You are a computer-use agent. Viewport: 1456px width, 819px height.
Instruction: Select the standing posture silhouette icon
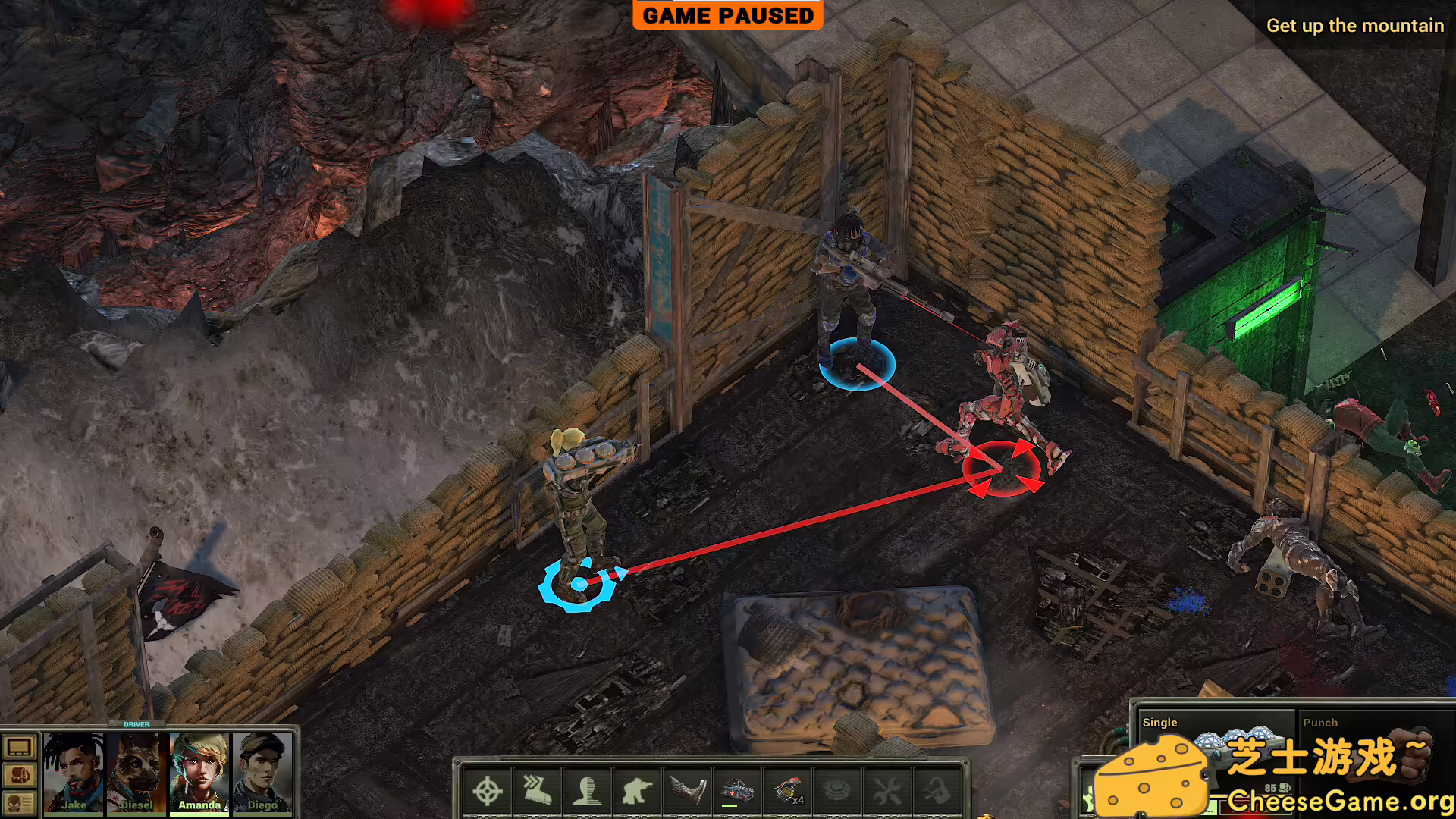click(x=588, y=792)
